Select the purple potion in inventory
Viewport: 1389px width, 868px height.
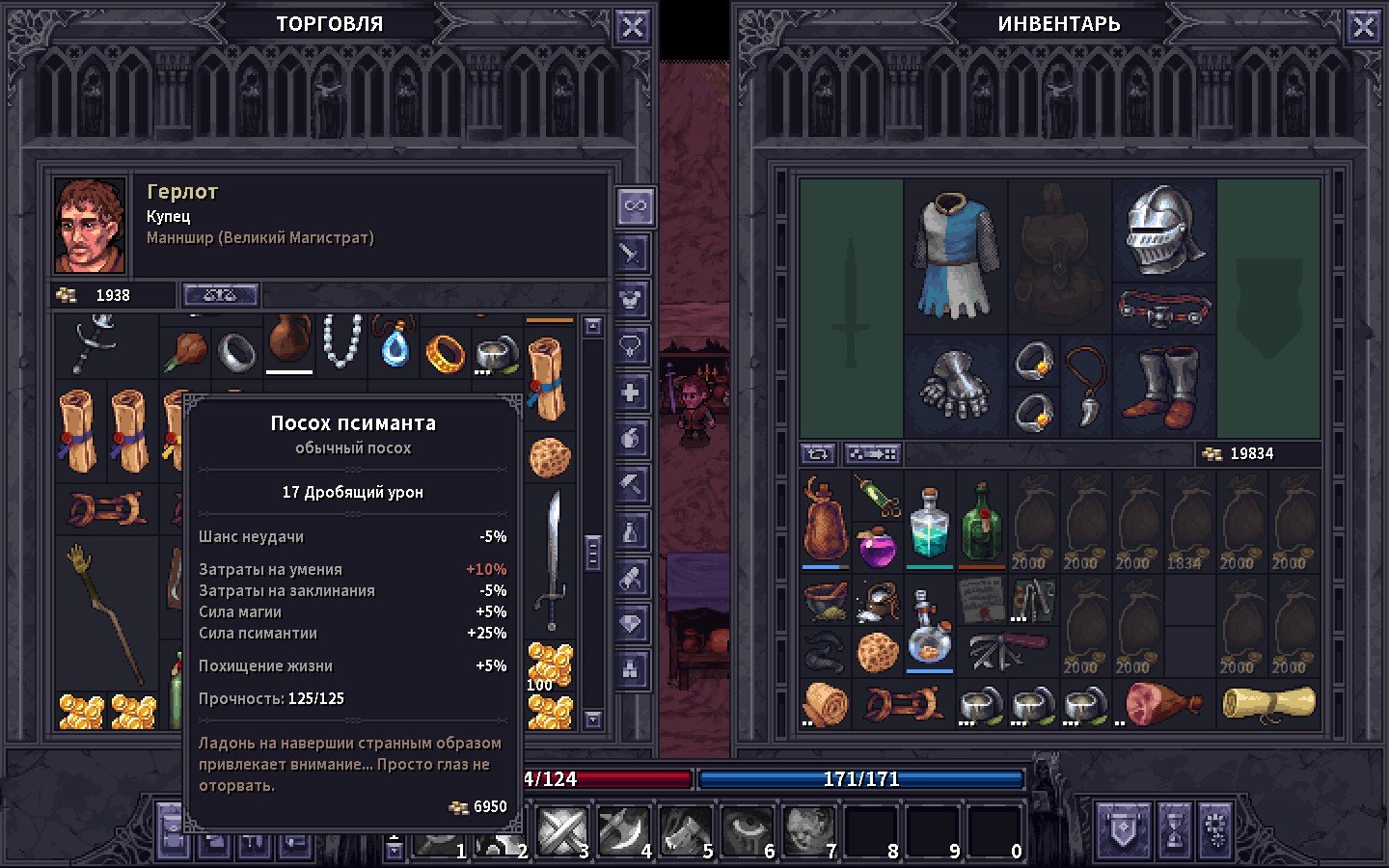[877, 548]
